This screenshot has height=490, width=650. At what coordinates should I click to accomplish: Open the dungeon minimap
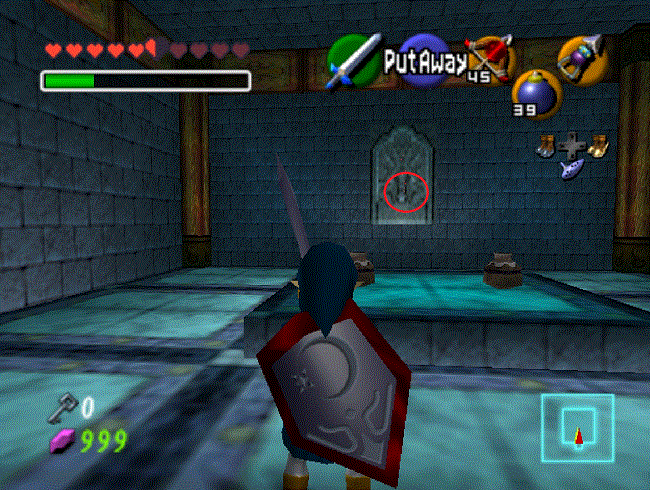click(x=577, y=427)
